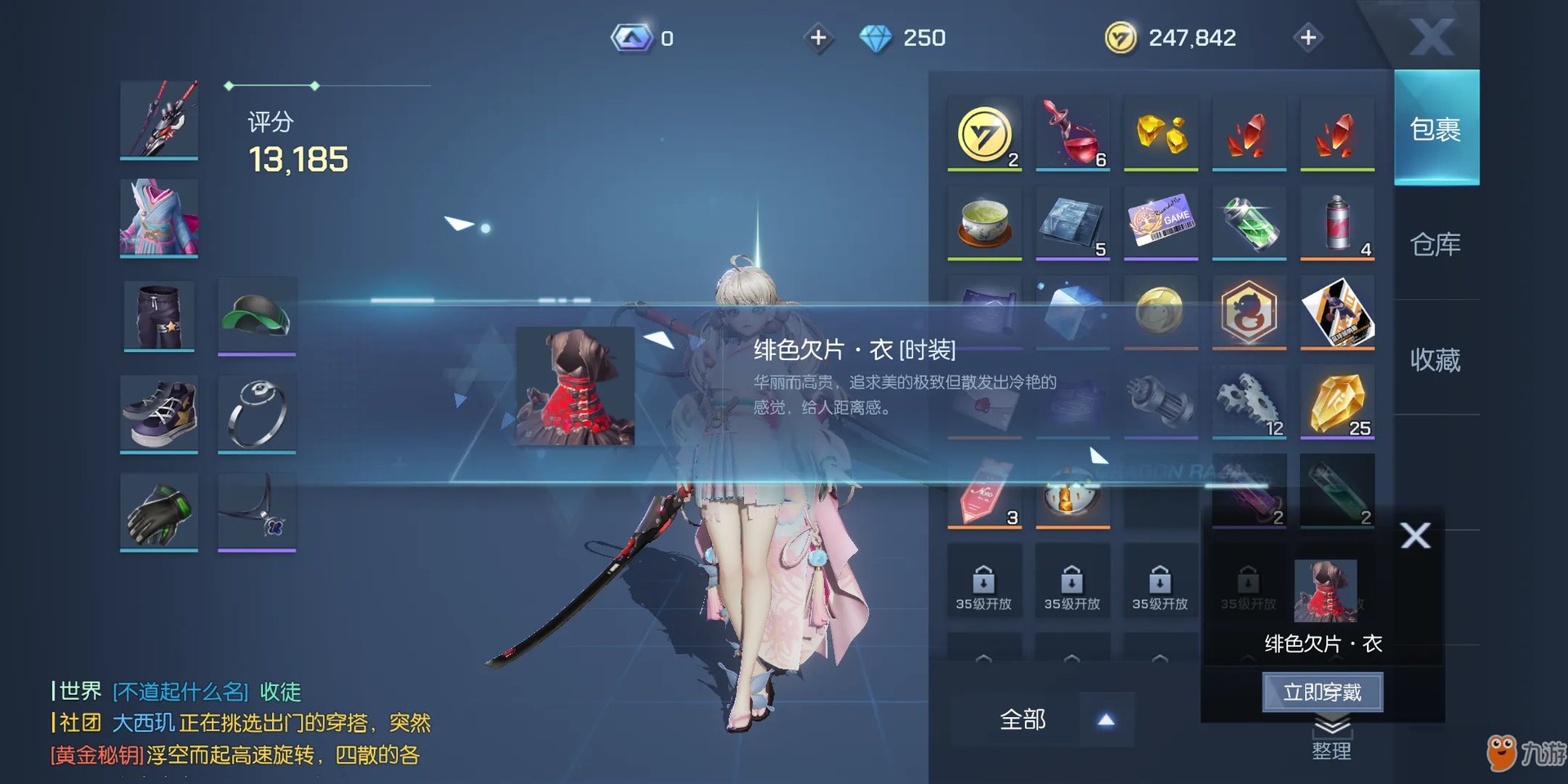This screenshot has height=784, width=1568.
Task: Switch to the 收藏 tab
Action: (1435, 359)
